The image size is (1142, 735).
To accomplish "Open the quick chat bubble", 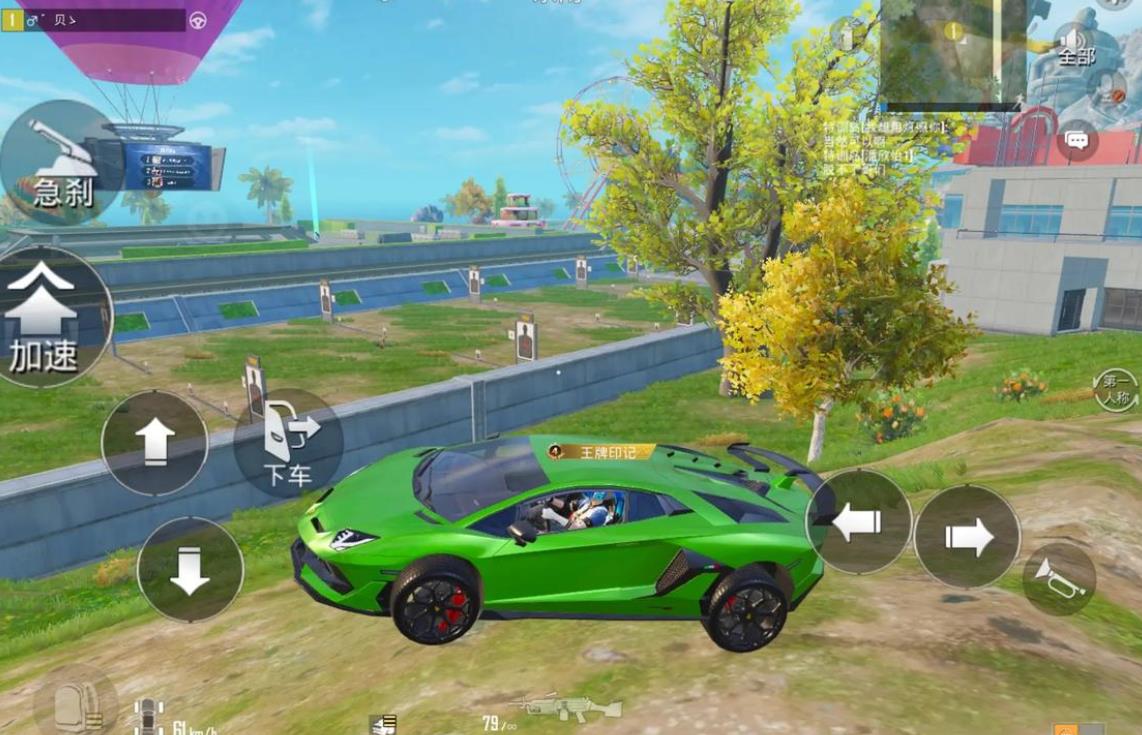I will pos(1077,141).
